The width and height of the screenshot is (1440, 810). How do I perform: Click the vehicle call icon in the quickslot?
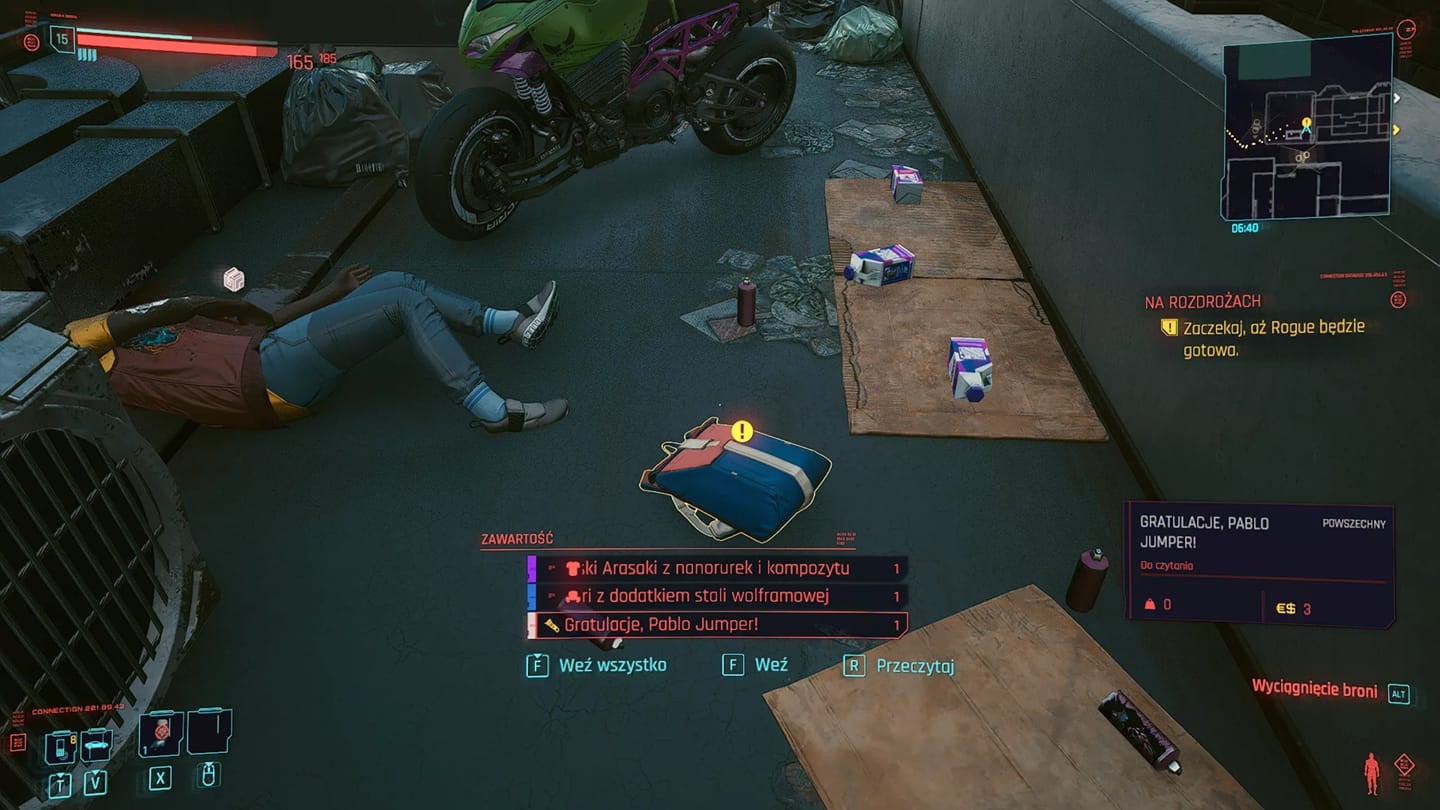(x=95, y=746)
